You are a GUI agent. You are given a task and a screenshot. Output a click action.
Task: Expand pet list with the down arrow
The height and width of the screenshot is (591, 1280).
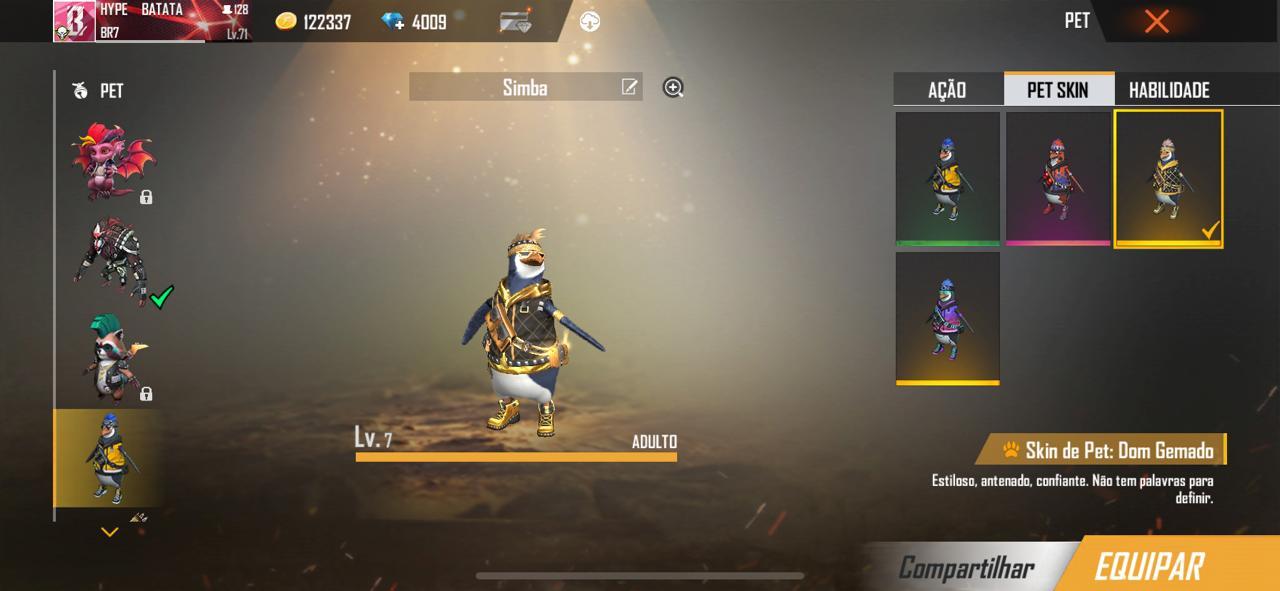110,532
